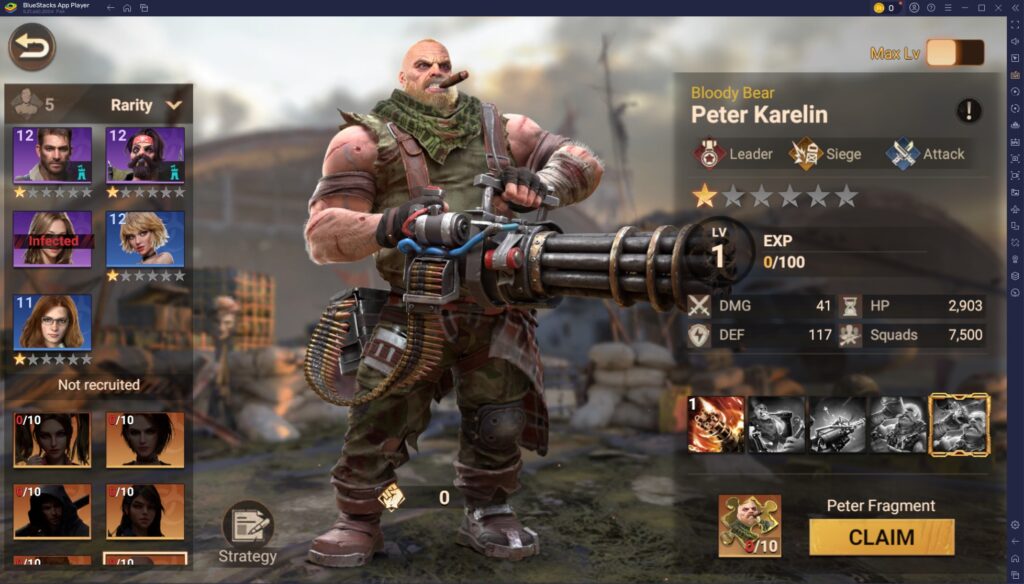Select the gold-framed last skill icon
Viewport: 1024px width, 584px height.
click(959, 424)
